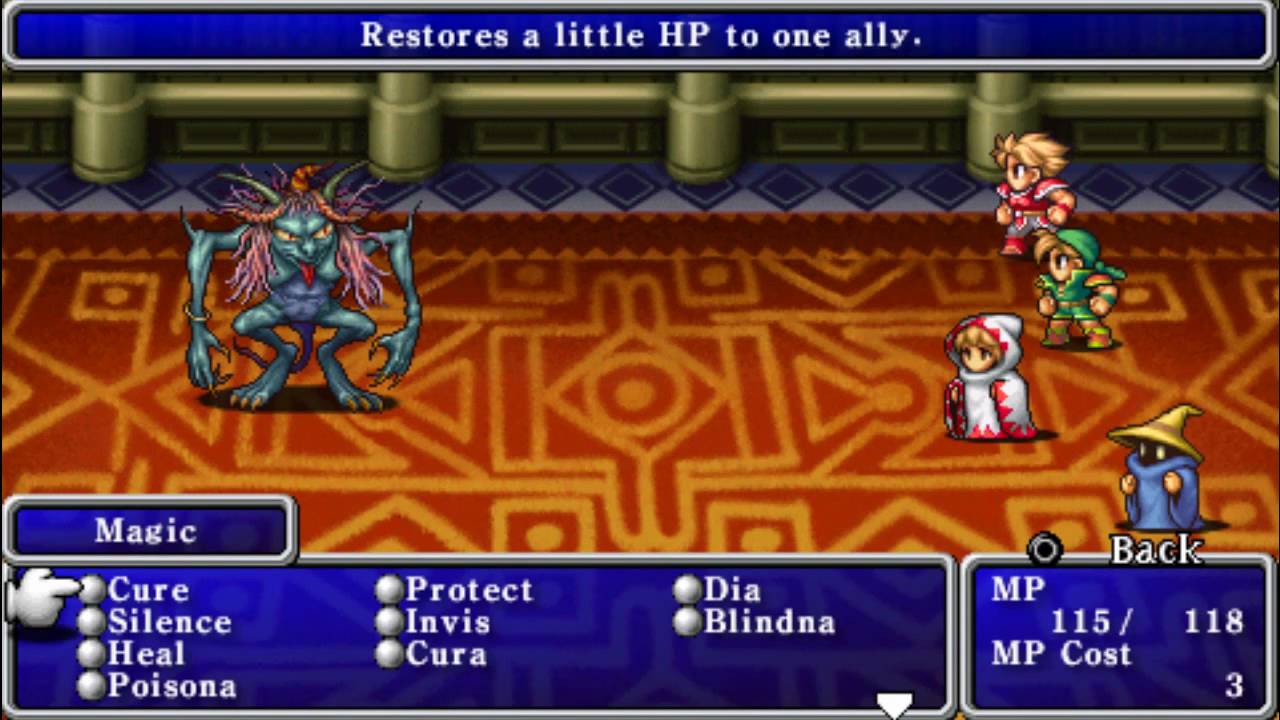Select Cura from the spell list
Screen dimensions: 1280x720
point(446,654)
